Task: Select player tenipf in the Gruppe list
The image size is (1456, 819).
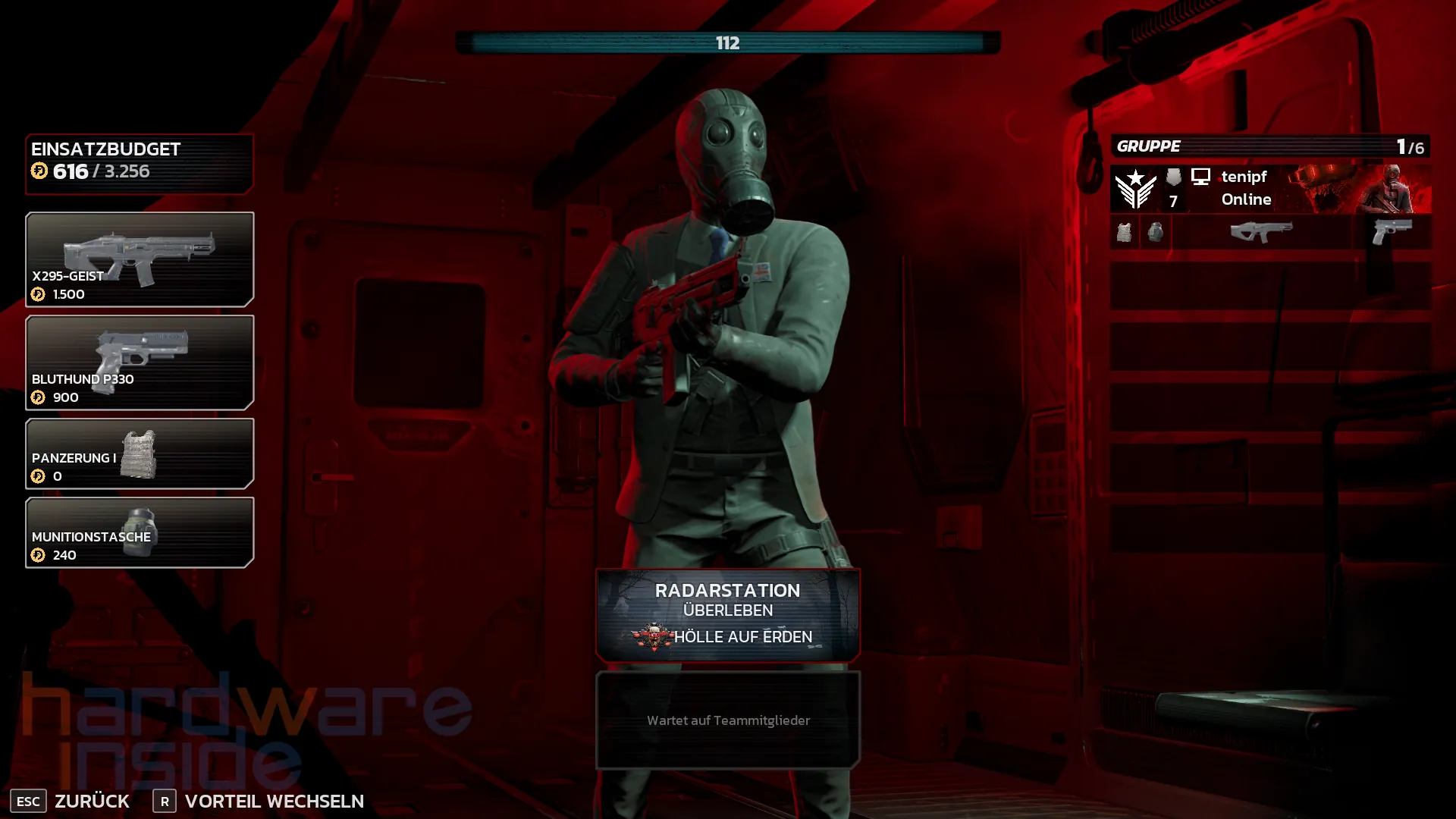Action: (x=1270, y=188)
